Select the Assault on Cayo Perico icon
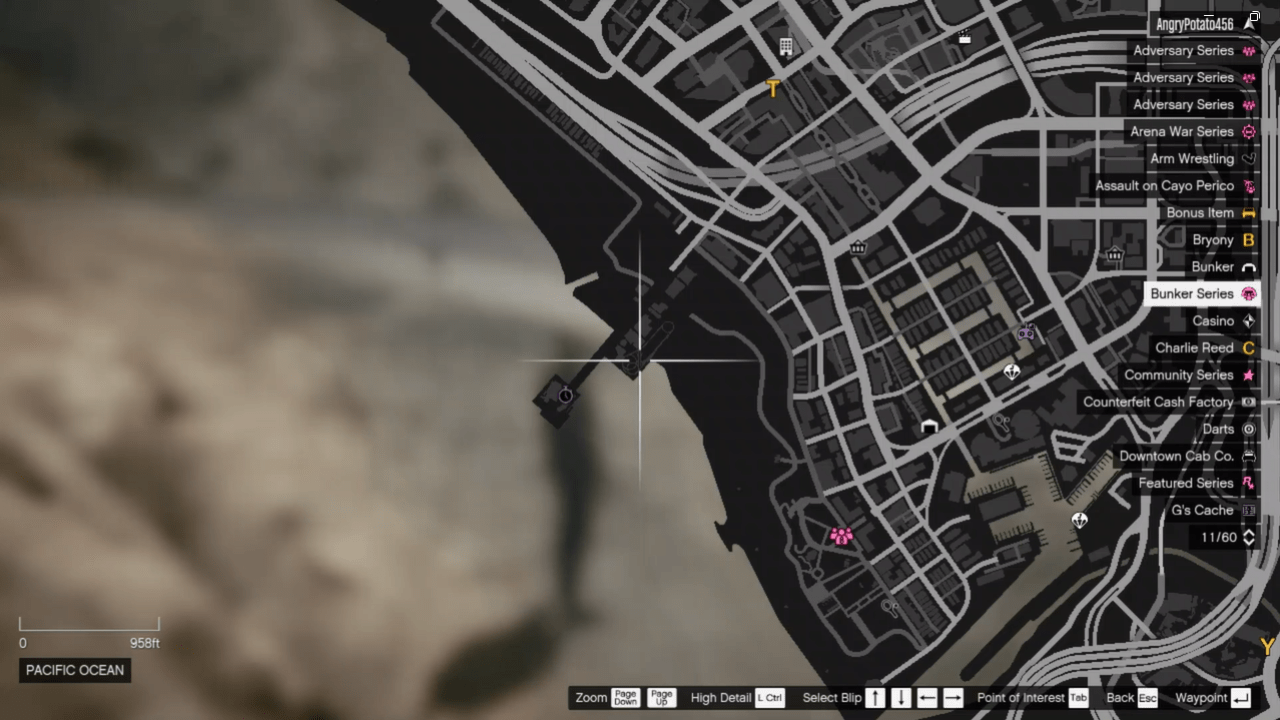 pos(1248,185)
